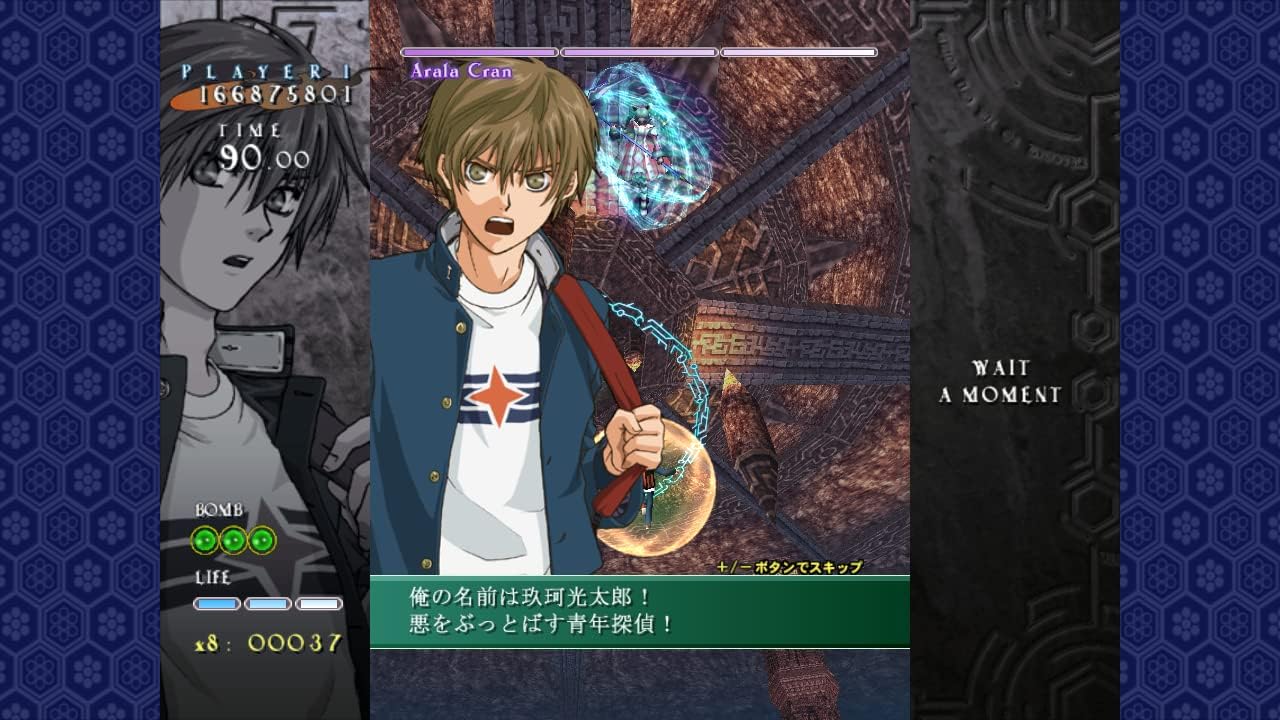The height and width of the screenshot is (720, 1280).
Task: Toggle the empty third LIFE bar segment
Action: 315,603
